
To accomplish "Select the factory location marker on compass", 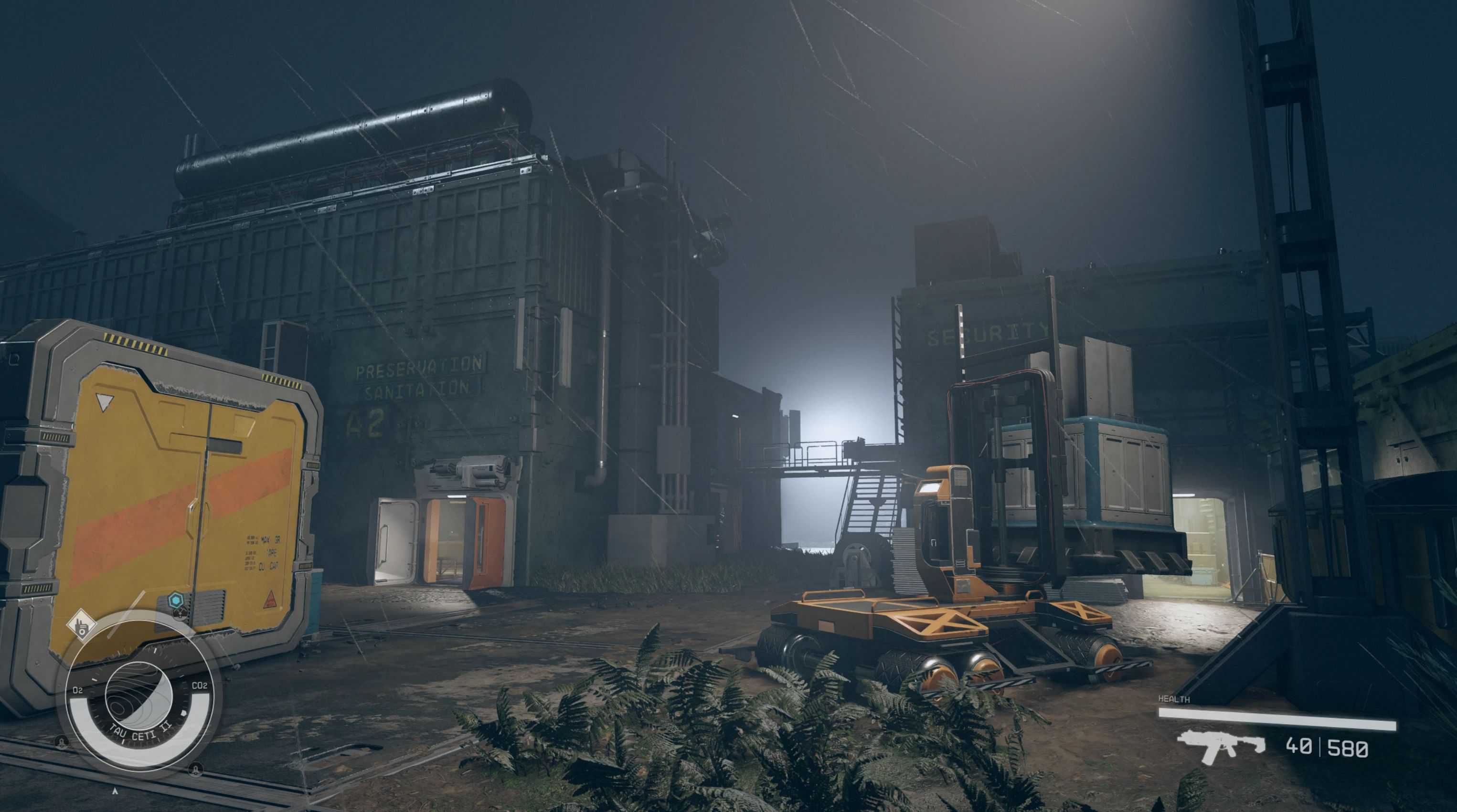I will (80, 625).
